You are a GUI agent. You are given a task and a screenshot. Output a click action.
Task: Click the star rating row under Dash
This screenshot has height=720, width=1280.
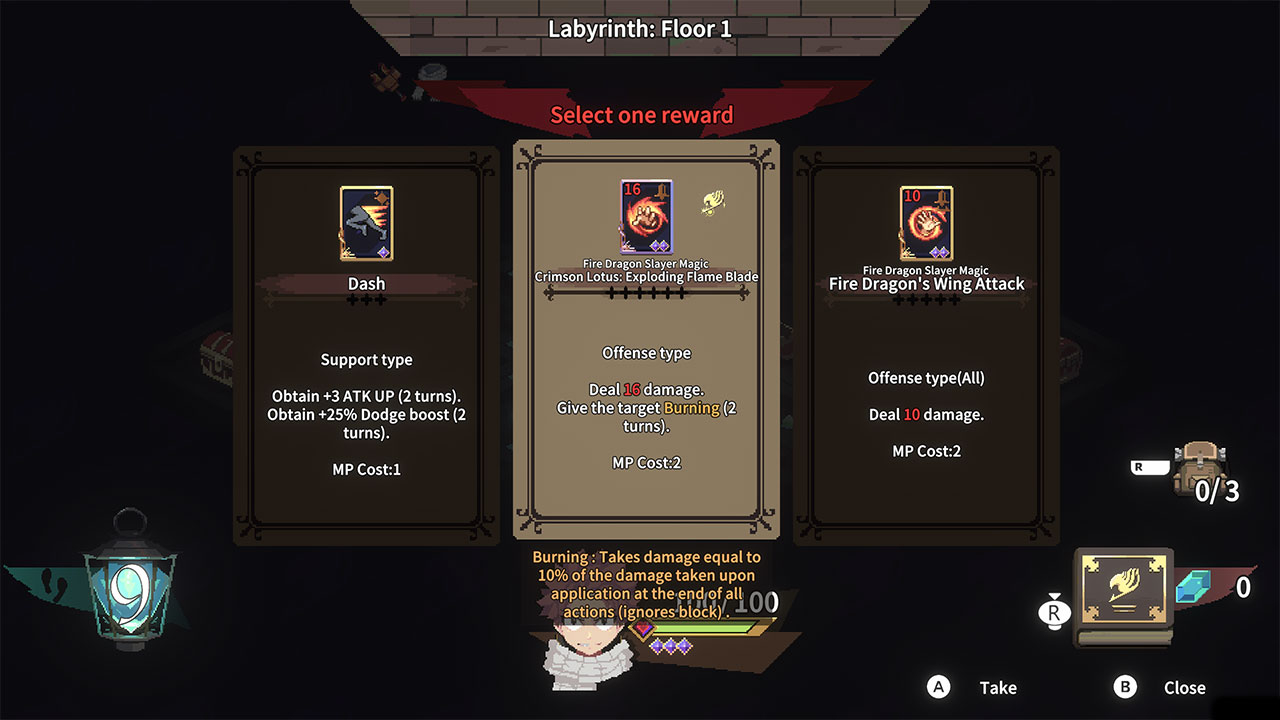(366, 297)
